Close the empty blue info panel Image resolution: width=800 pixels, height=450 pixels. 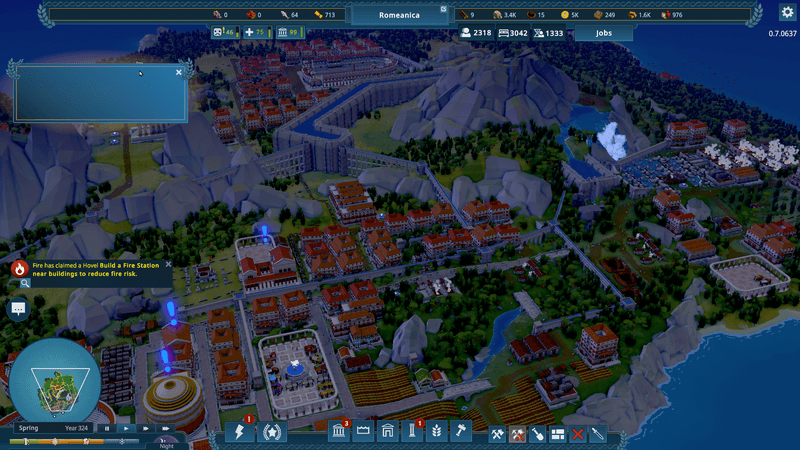(x=179, y=72)
